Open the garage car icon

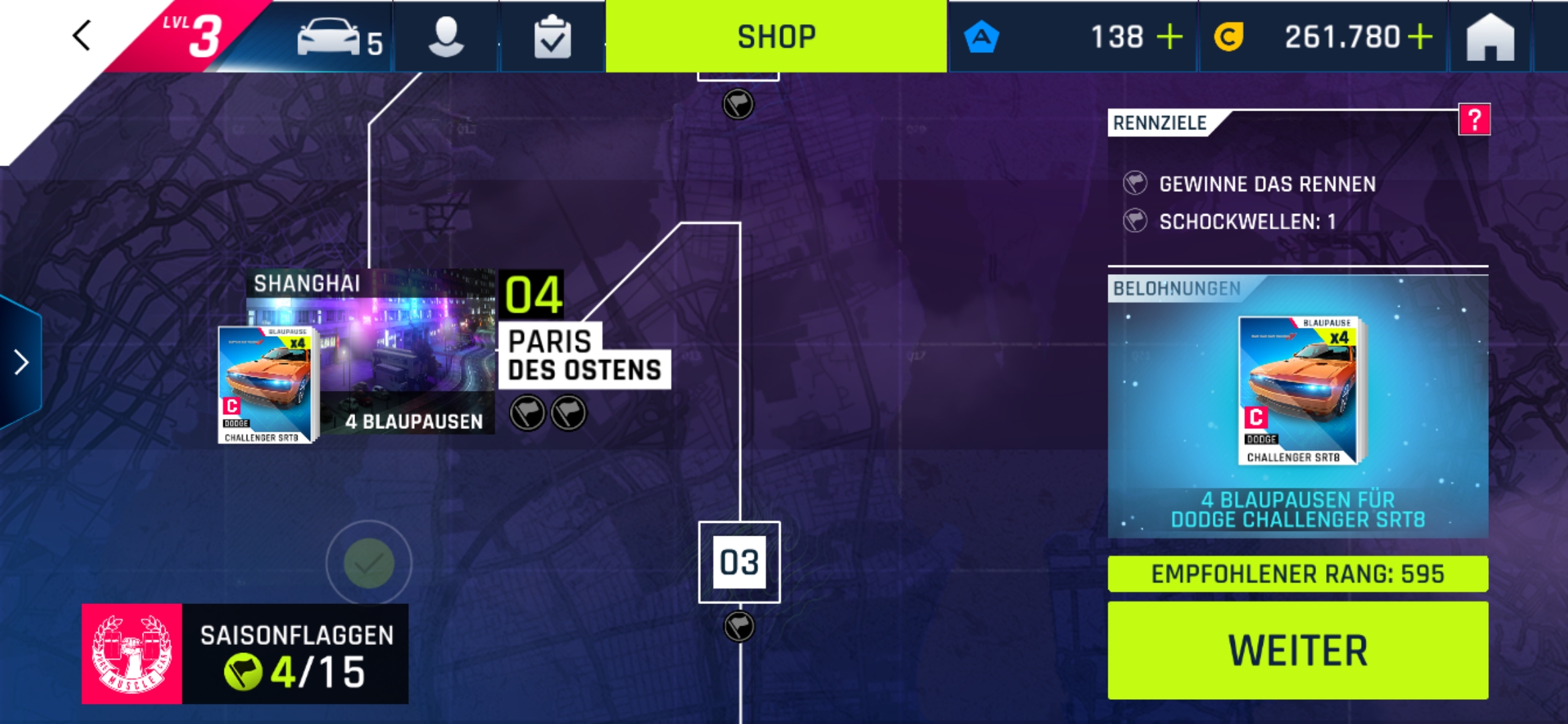(330, 38)
